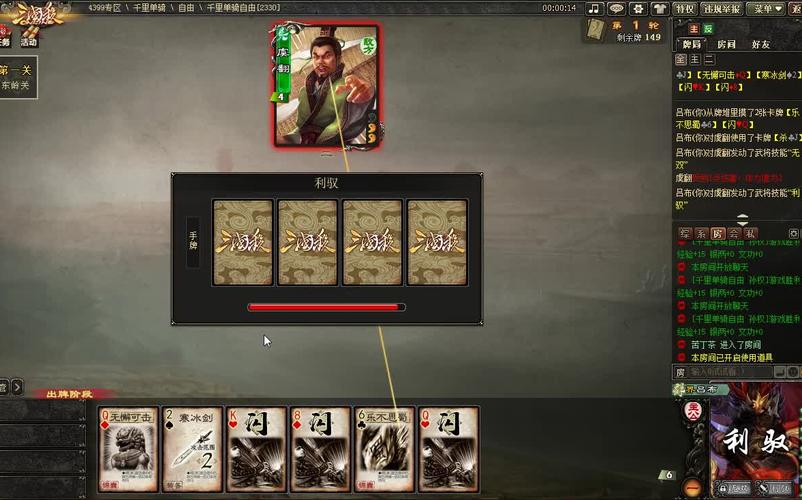
Task: Choose the Queen of hearts 闪 card
Action: pos(448,448)
